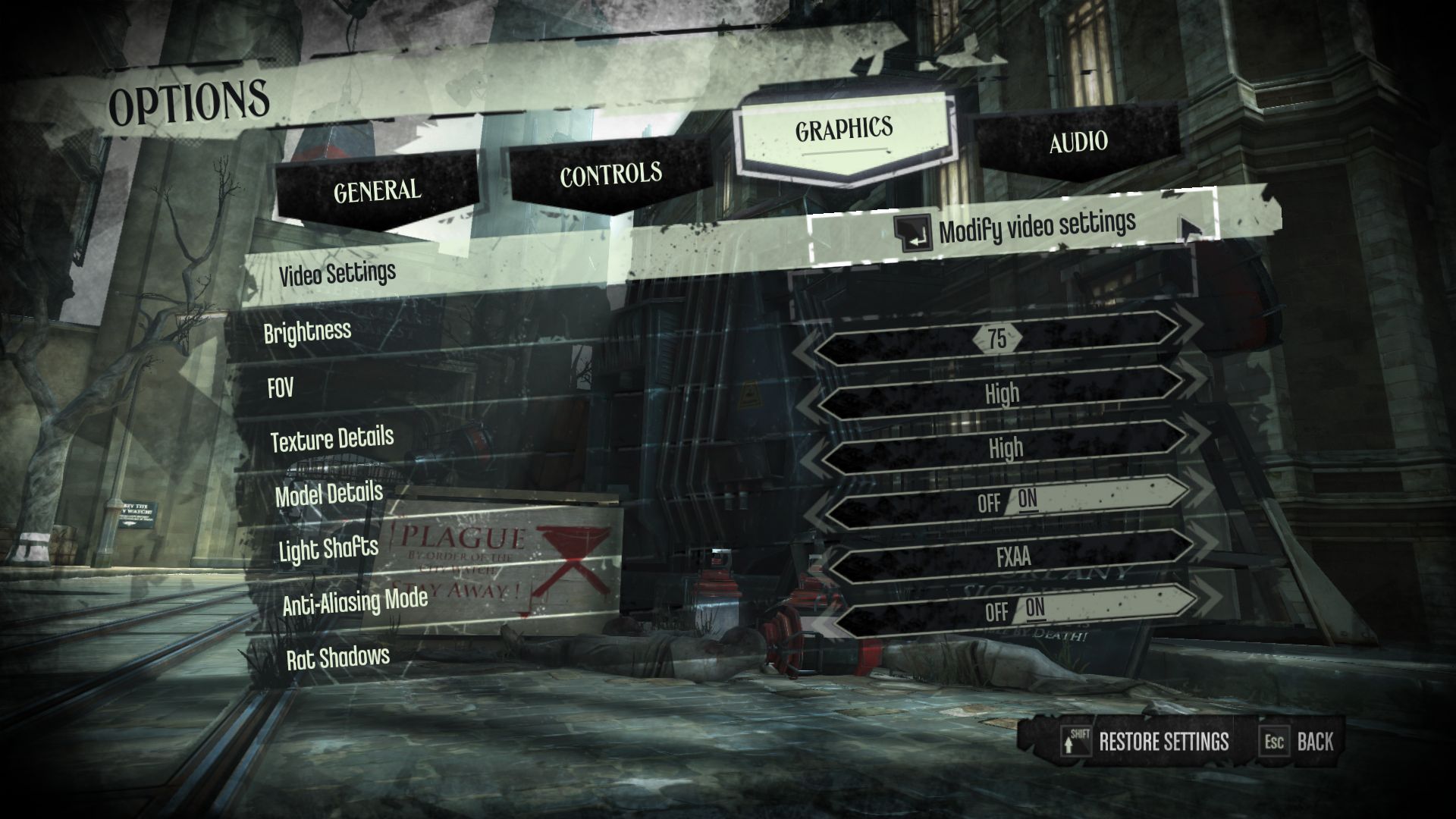Select the Rat Shadows label
The width and height of the screenshot is (1456, 819).
pyautogui.click(x=337, y=657)
